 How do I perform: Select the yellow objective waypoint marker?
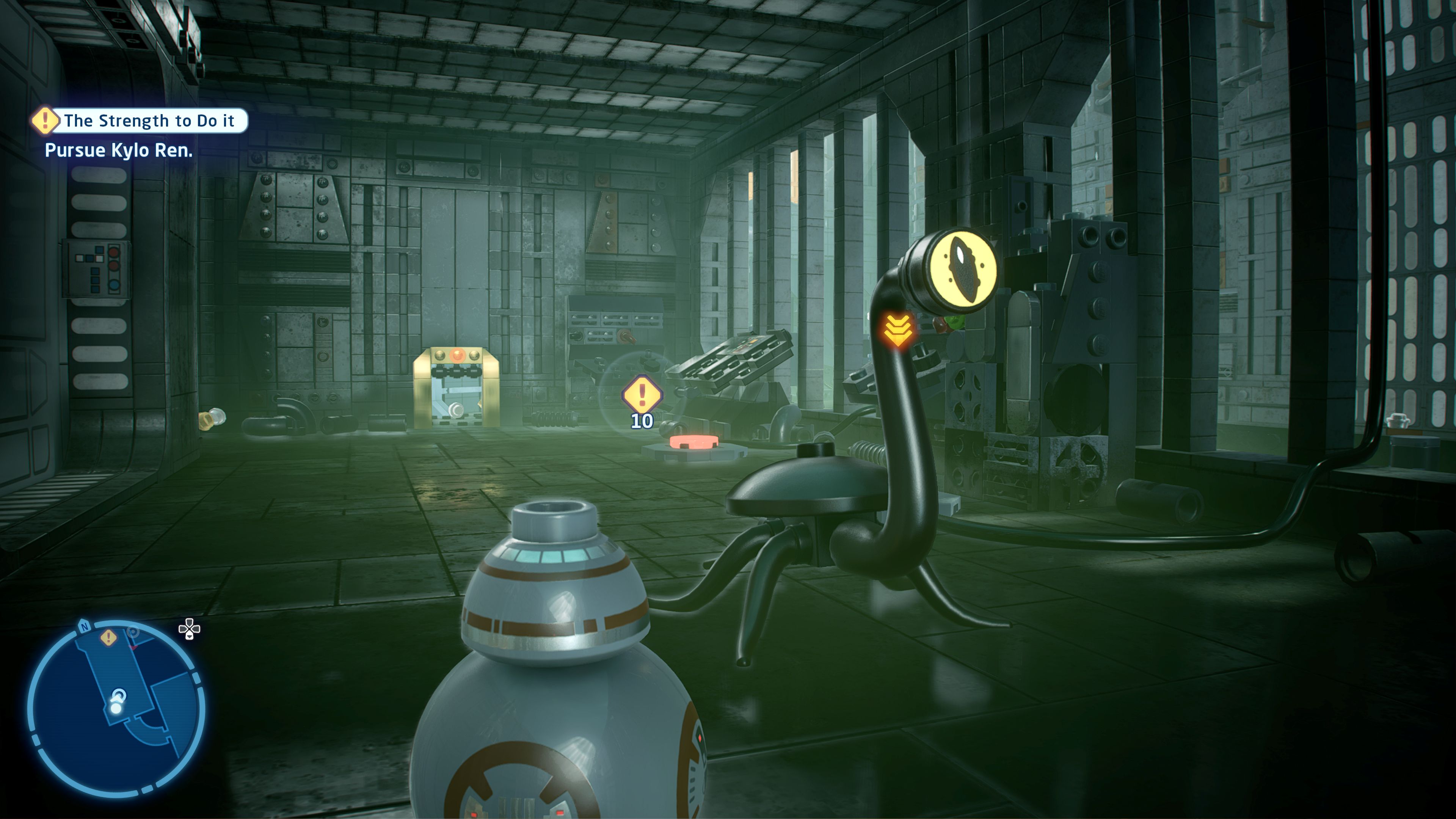[642, 394]
